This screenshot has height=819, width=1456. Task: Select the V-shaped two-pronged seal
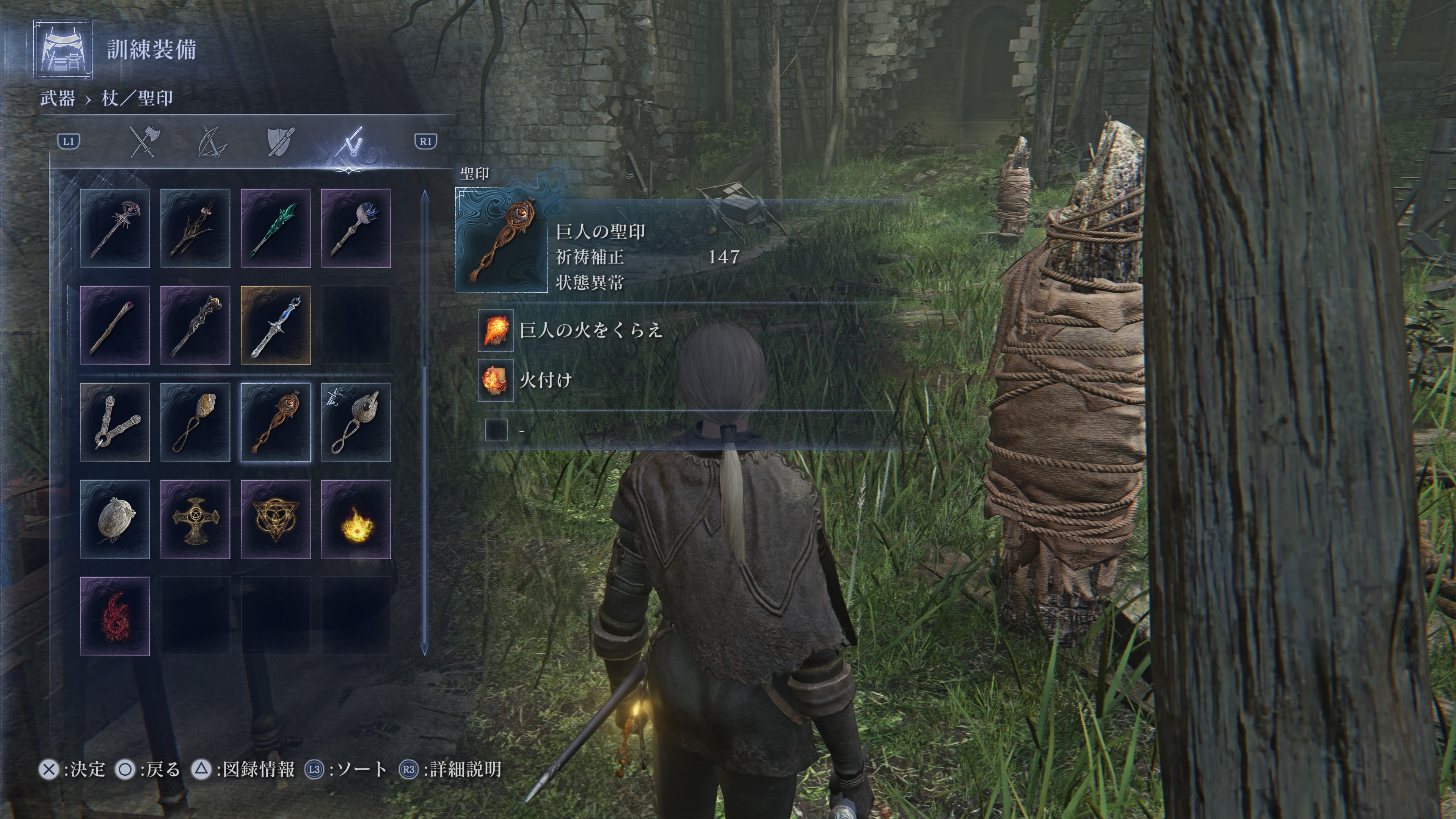pyautogui.click(x=115, y=422)
